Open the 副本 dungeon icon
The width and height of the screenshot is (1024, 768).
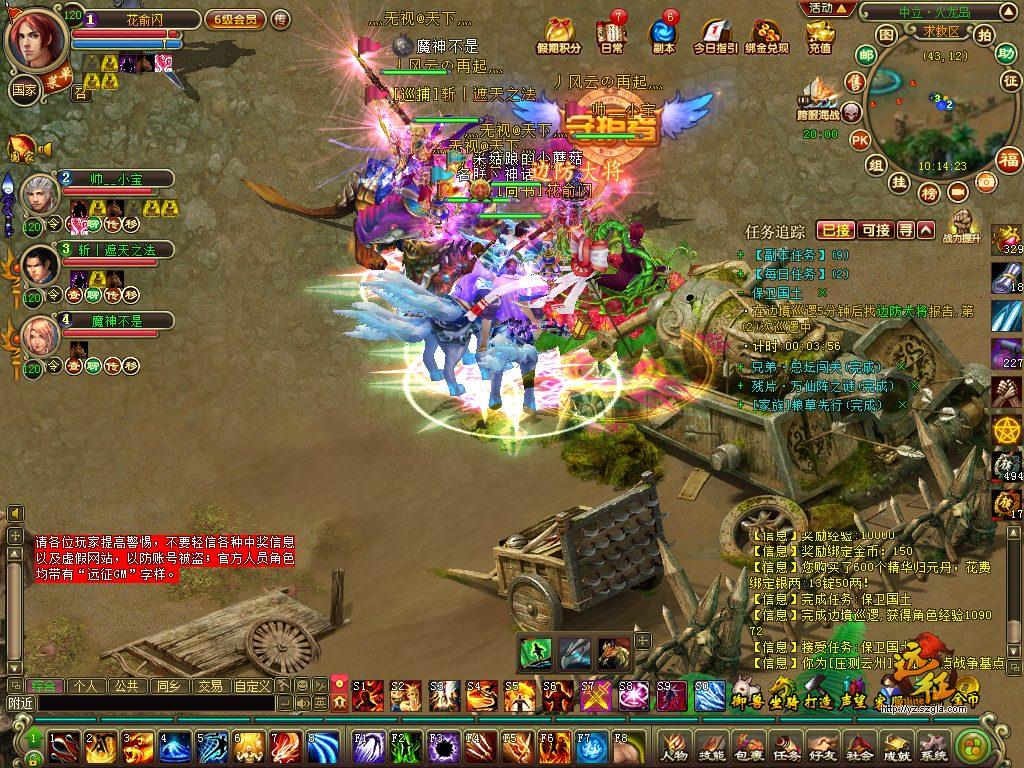[663, 35]
